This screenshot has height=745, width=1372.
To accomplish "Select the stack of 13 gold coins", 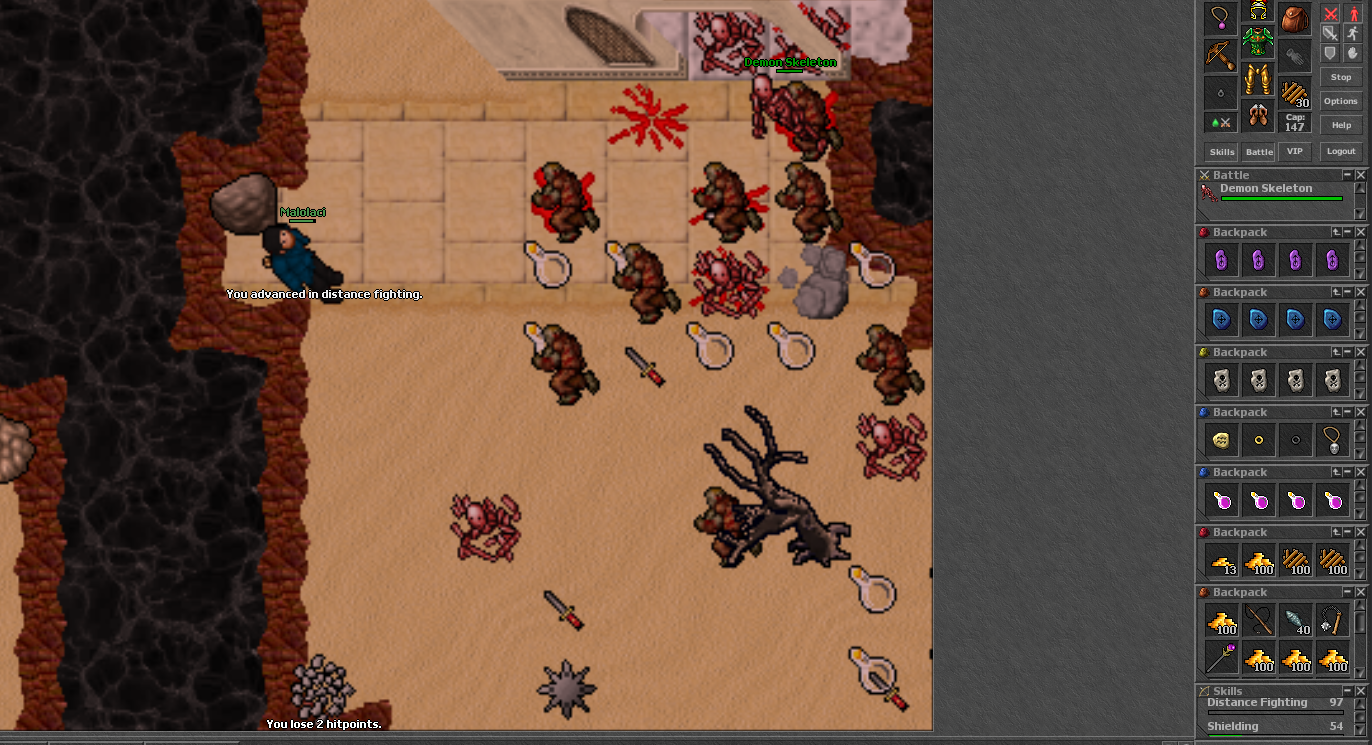I will (1222, 561).
